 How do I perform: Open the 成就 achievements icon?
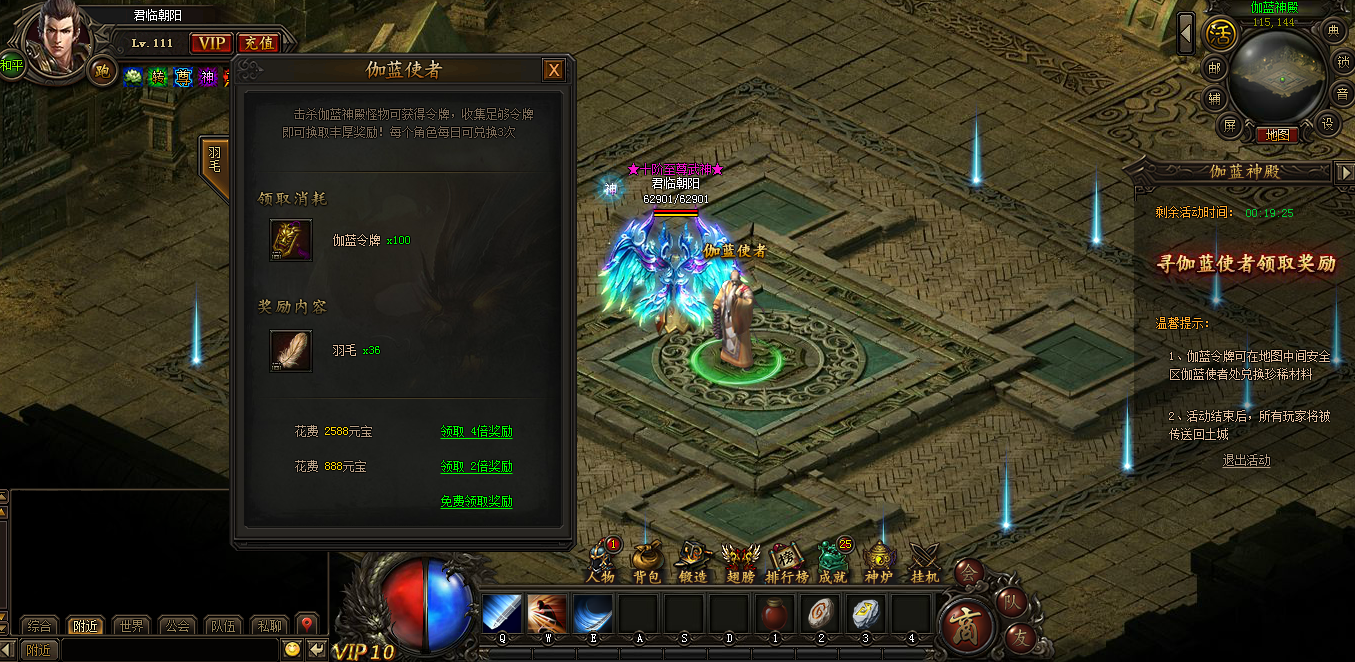832,560
